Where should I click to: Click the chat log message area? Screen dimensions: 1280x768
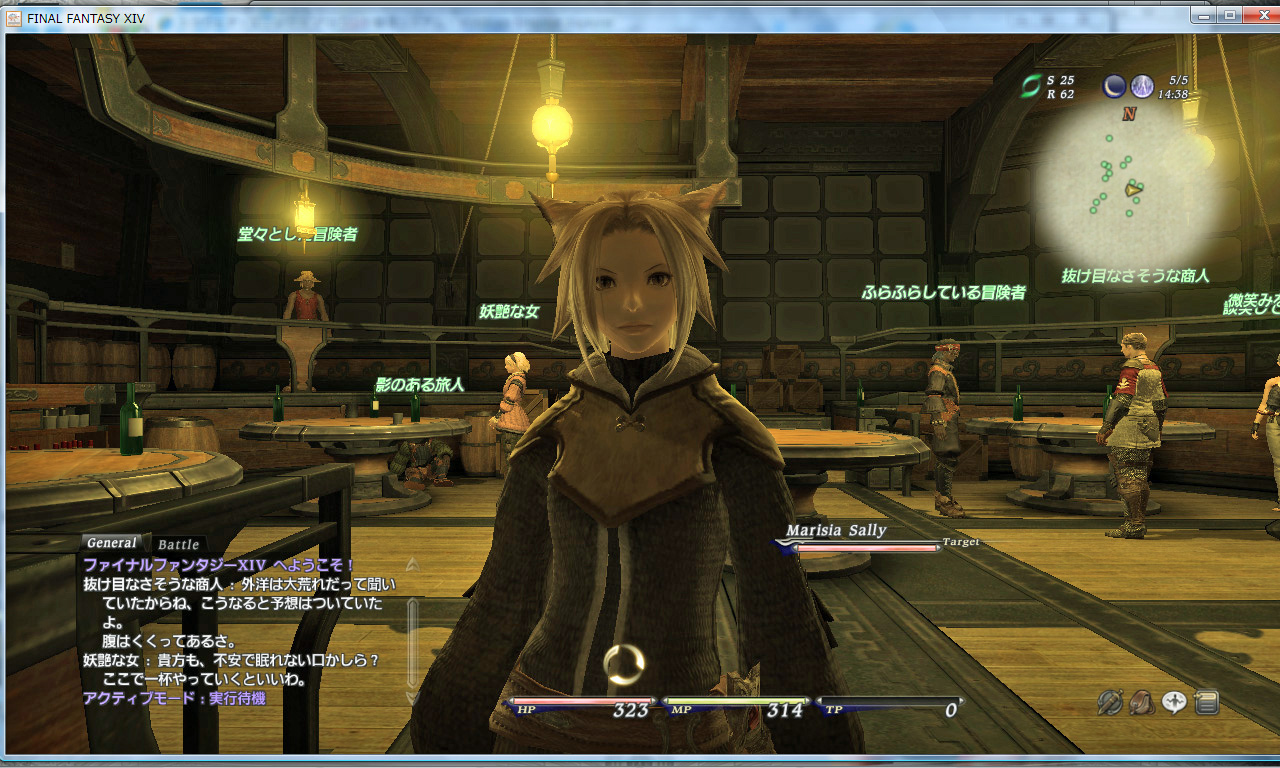(240, 630)
